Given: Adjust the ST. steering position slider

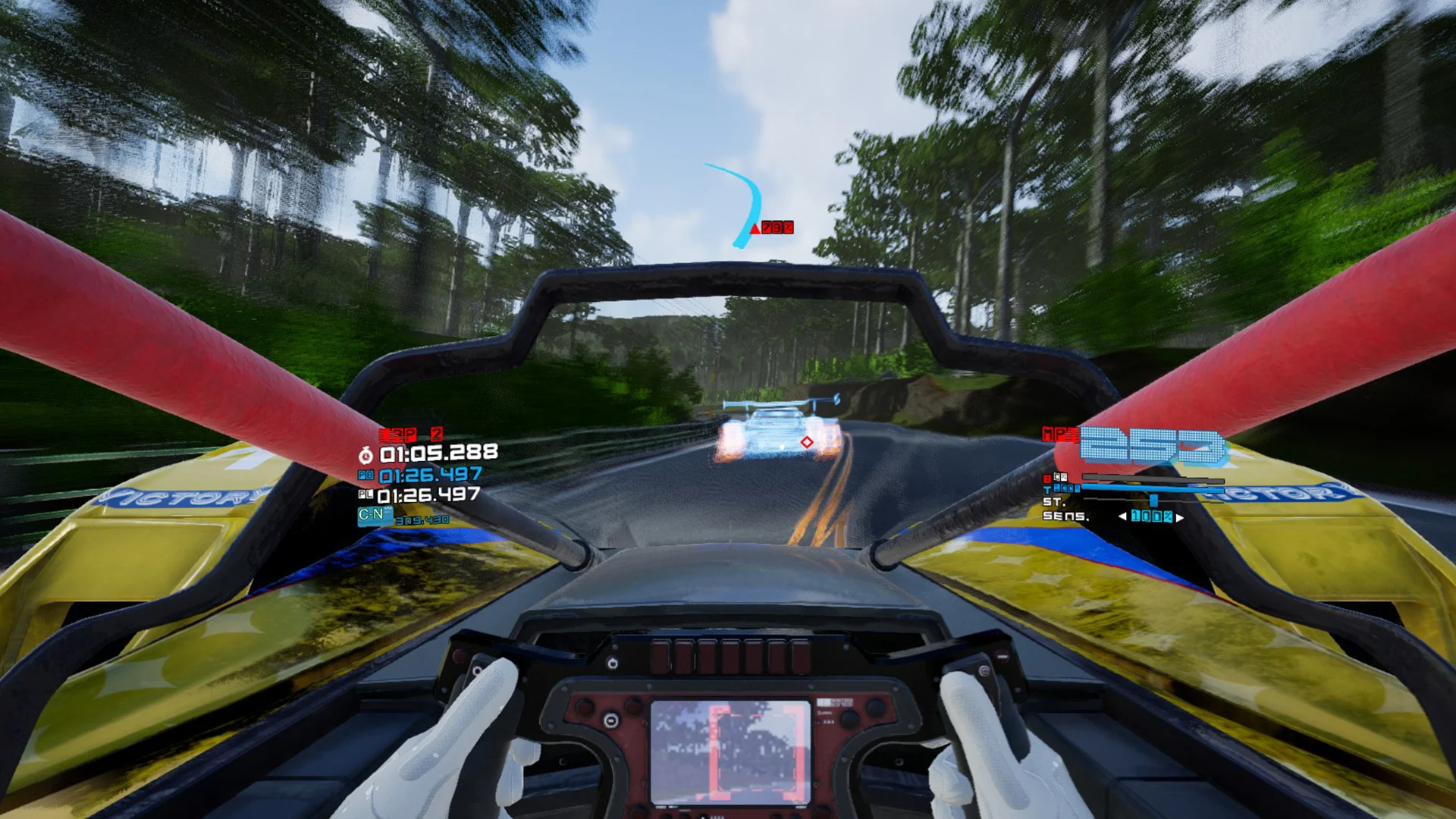Looking at the screenshot, I should point(1153,501).
